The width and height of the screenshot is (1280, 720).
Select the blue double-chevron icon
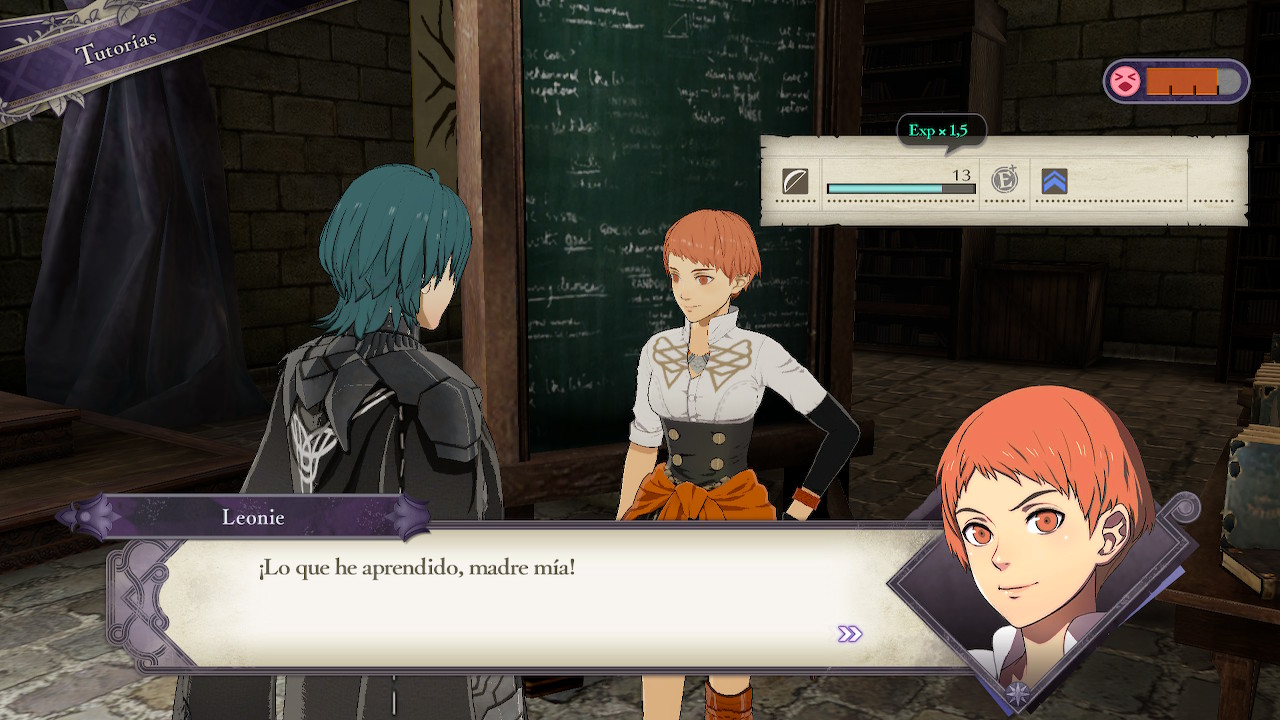click(x=1054, y=181)
